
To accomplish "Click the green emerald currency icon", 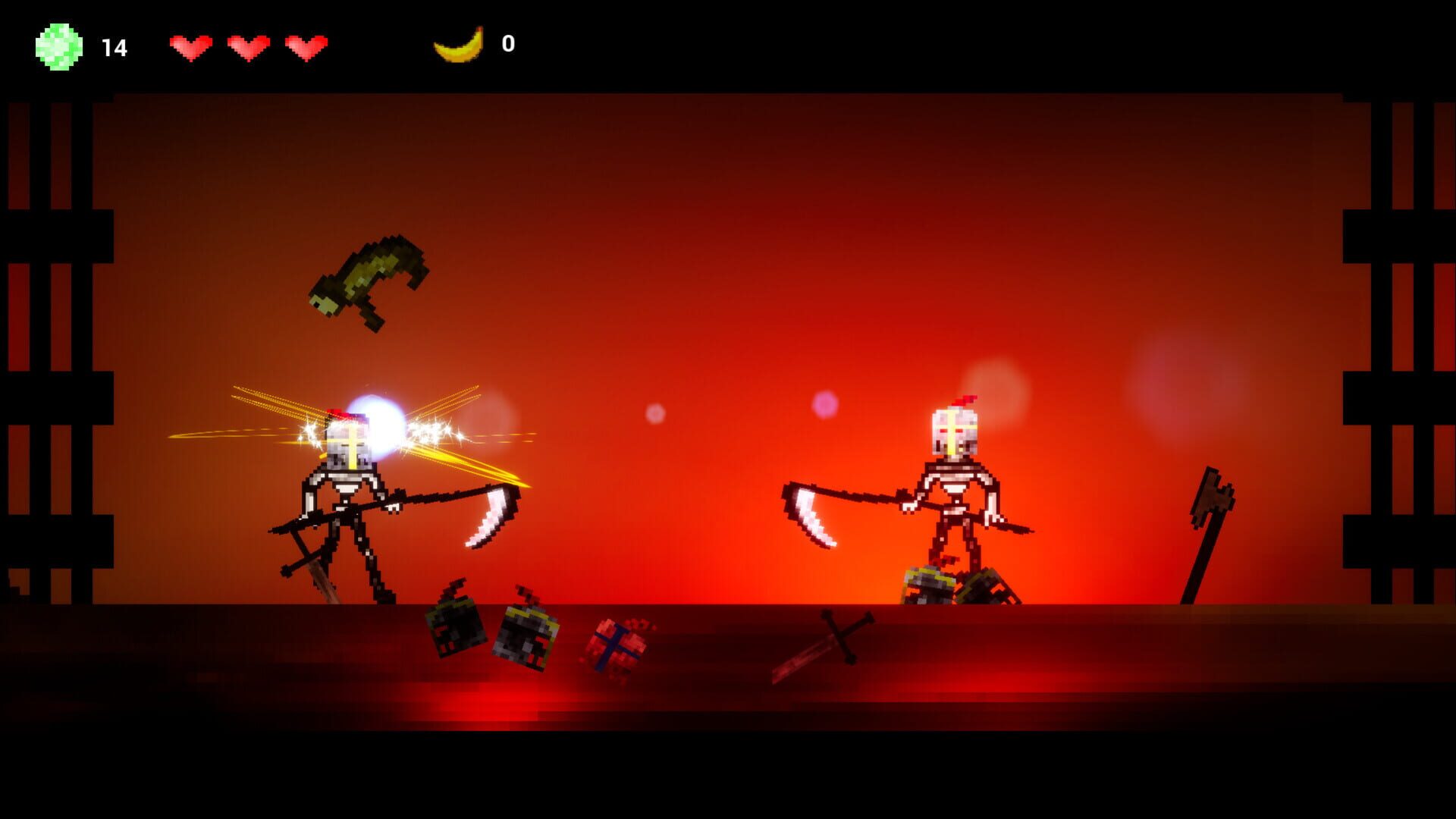I will click(55, 45).
